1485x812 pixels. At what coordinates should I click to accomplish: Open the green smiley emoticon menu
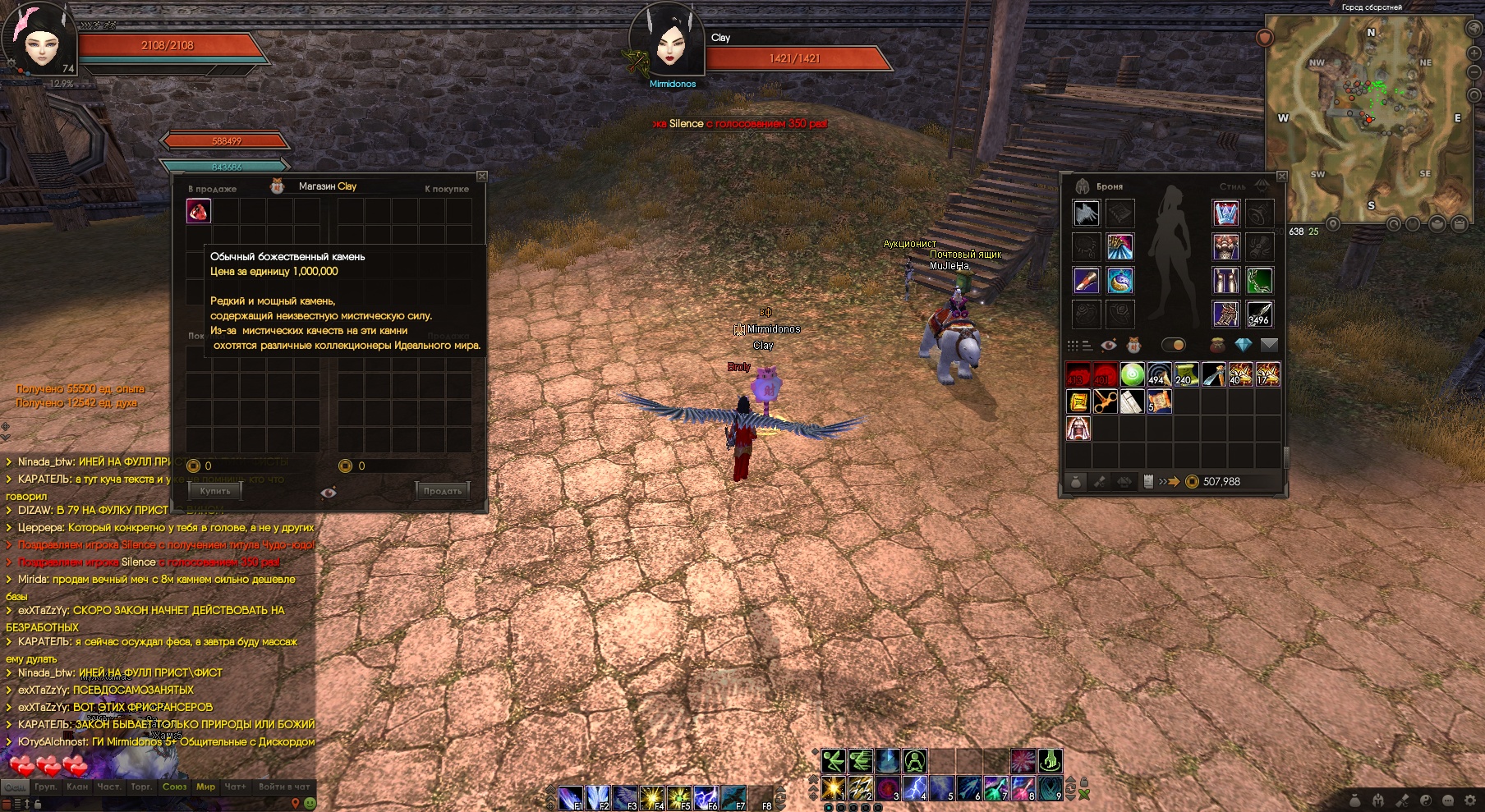point(310,803)
